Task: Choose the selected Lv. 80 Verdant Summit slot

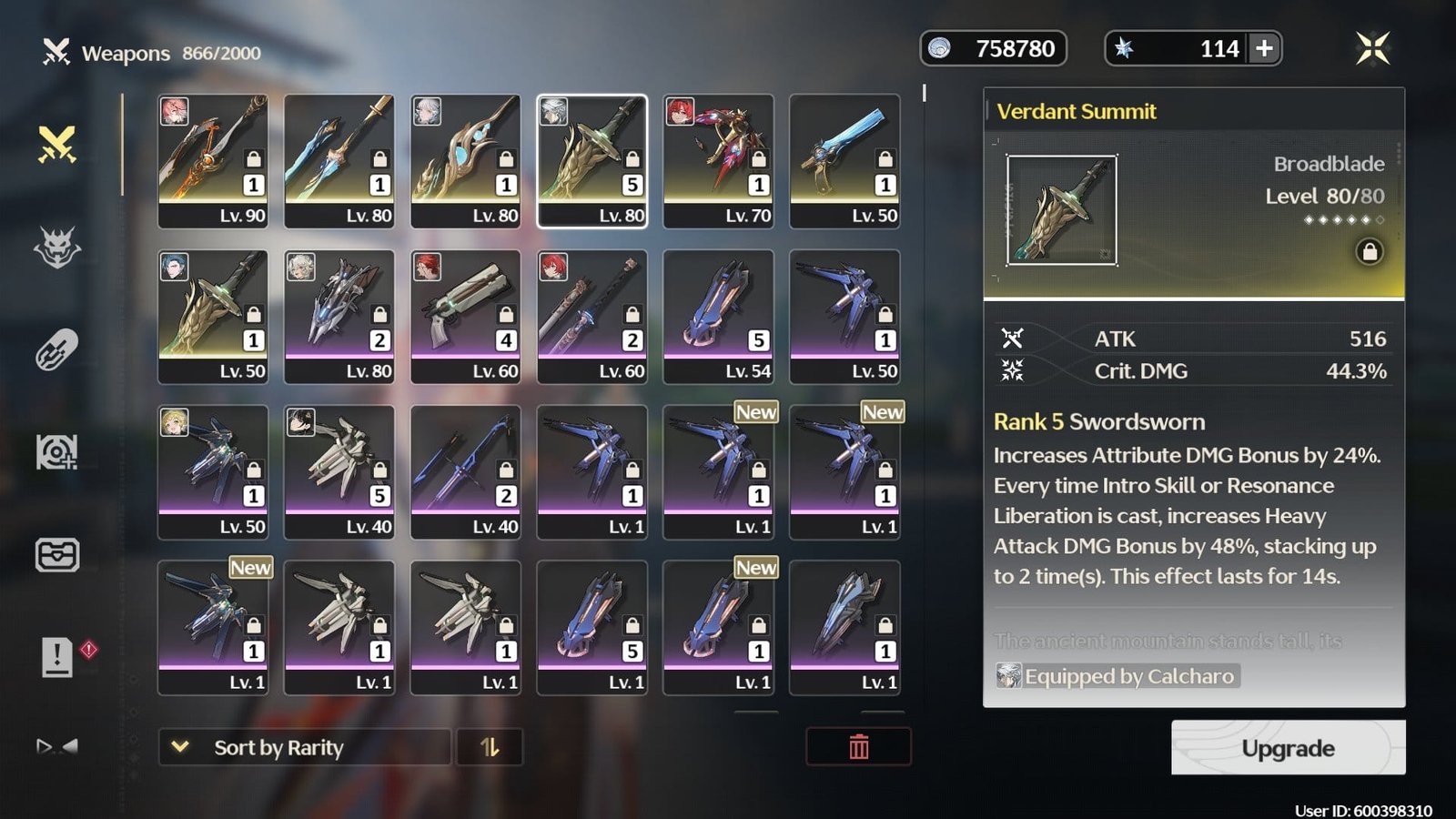Action: pyautogui.click(x=592, y=161)
